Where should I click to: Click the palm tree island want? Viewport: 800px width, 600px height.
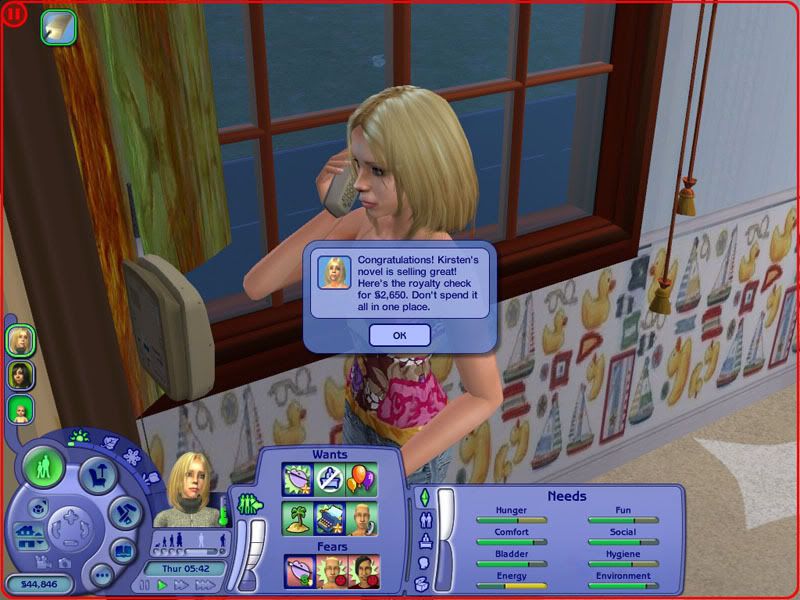(x=298, y=517)
